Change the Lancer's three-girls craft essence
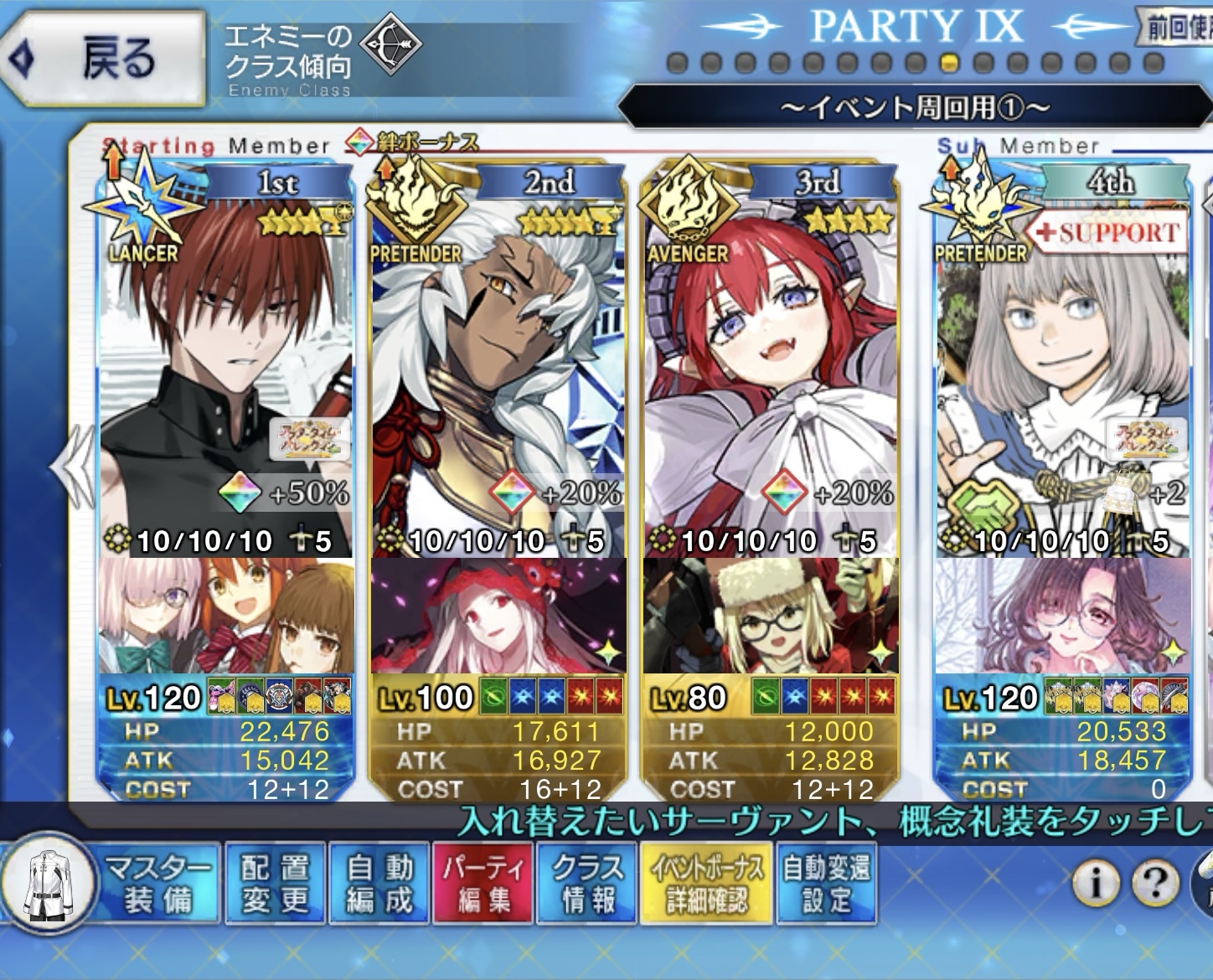The width and height of the screenshot is (1213, 980). [x=226, y=616]
